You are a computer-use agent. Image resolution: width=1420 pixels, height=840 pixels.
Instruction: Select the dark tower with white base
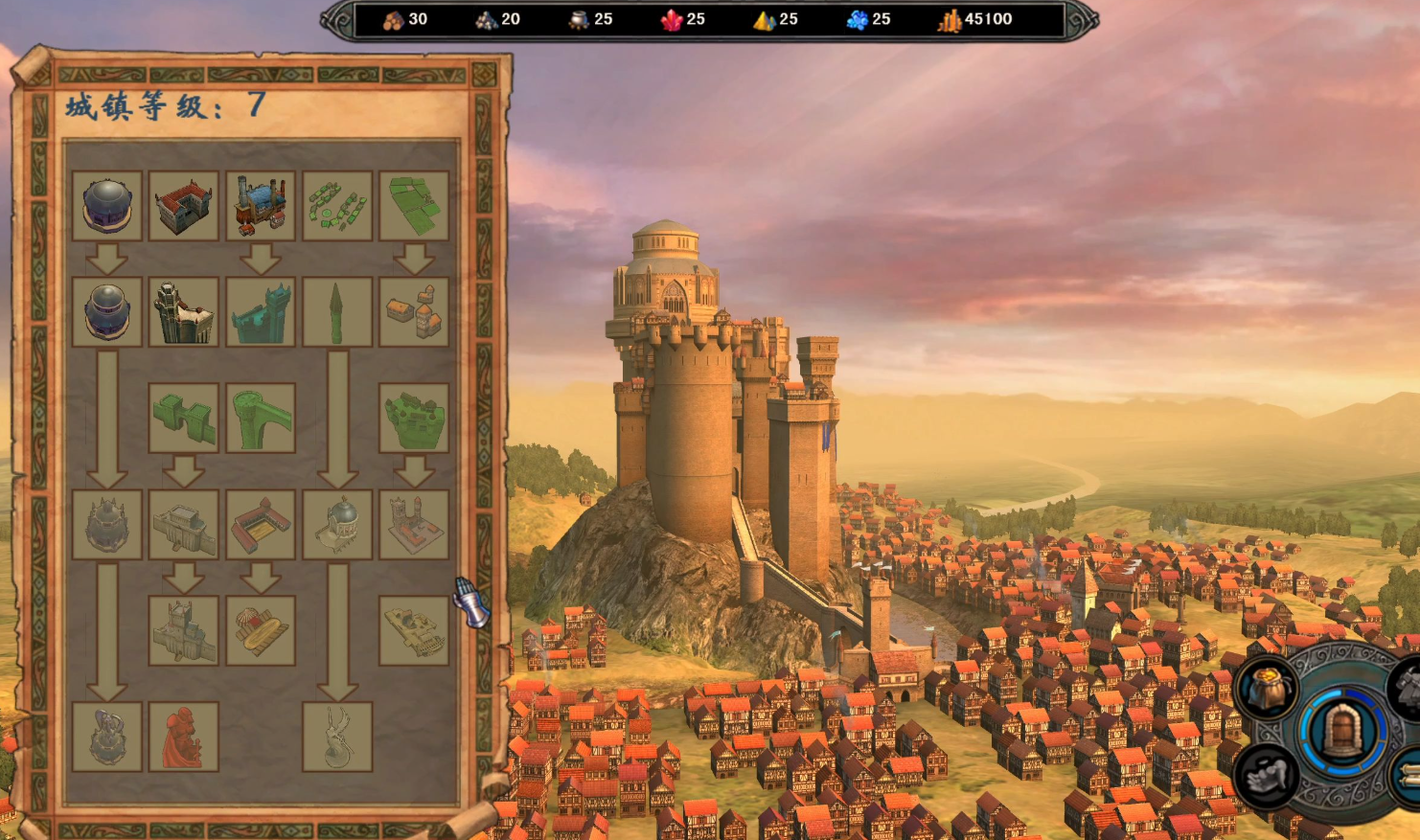[184, 312]
